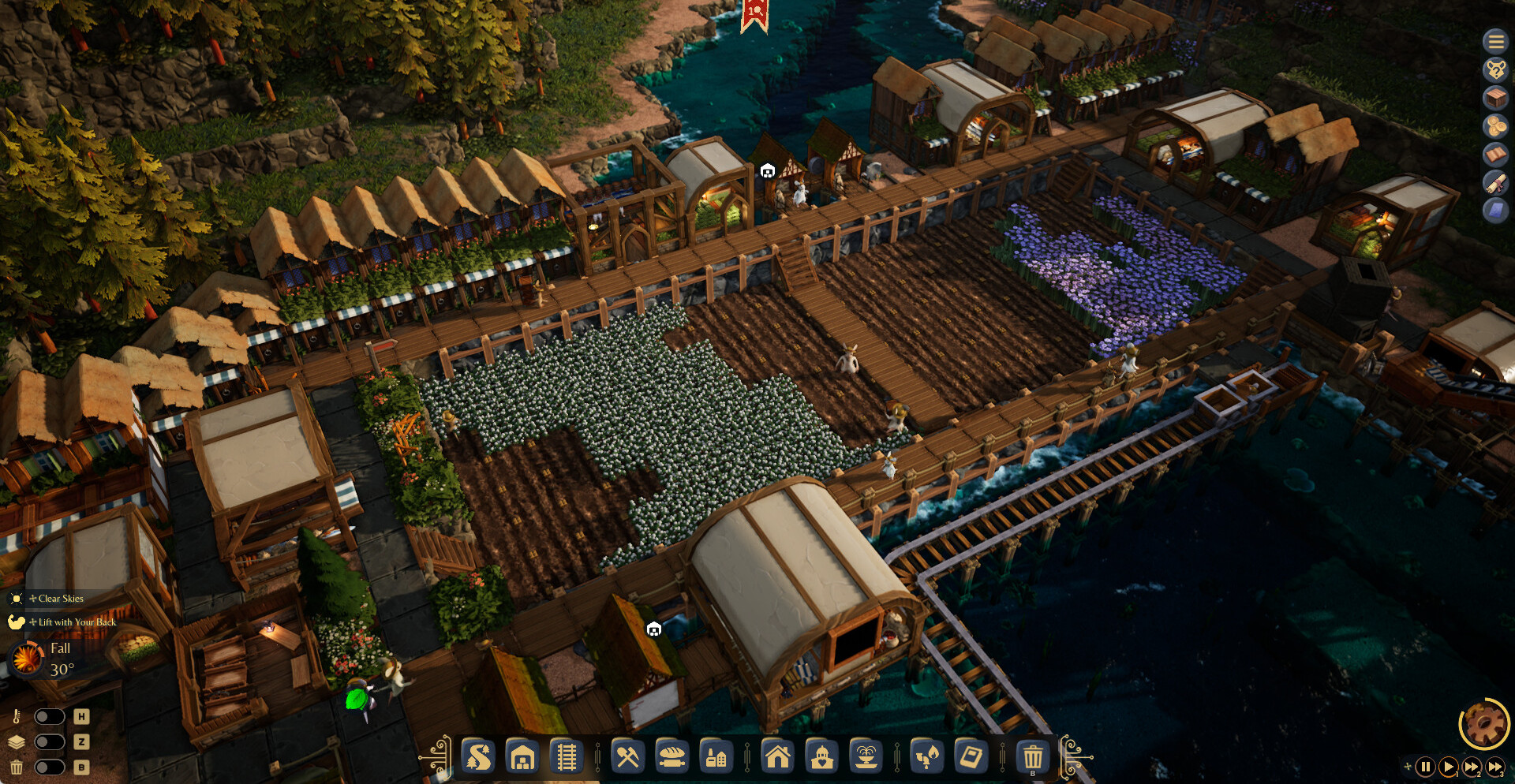
Task: Open the fountain decorations category
Action: 866,757
